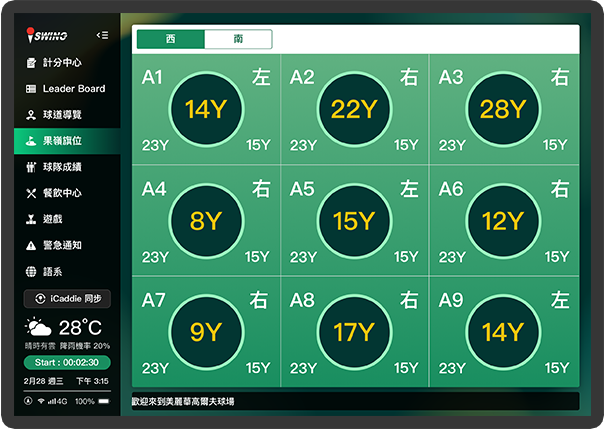
Task: Select the A1 green tile
Action: (206, 109)
